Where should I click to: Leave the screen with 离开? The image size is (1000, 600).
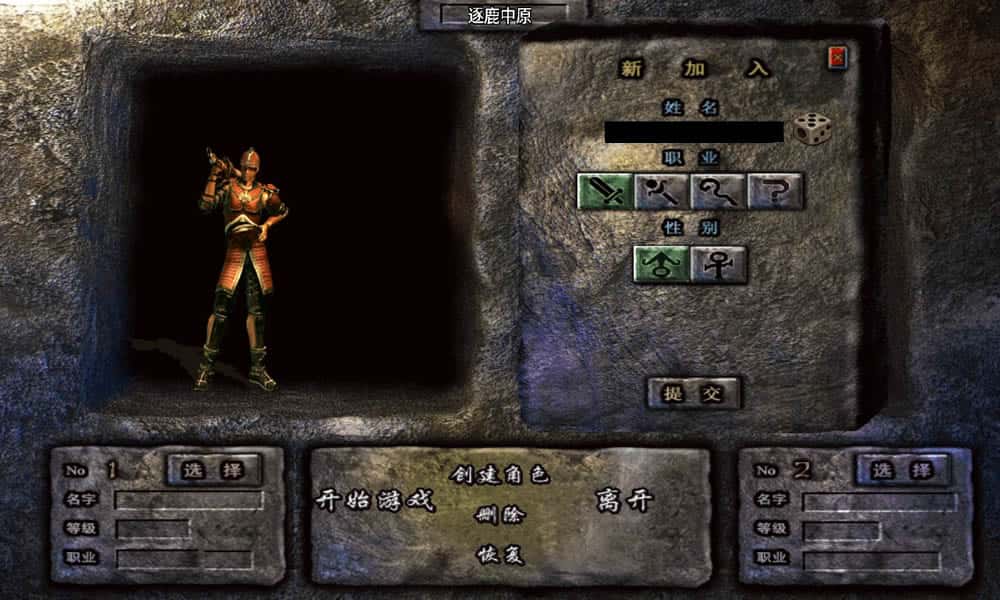pos(624,500)
